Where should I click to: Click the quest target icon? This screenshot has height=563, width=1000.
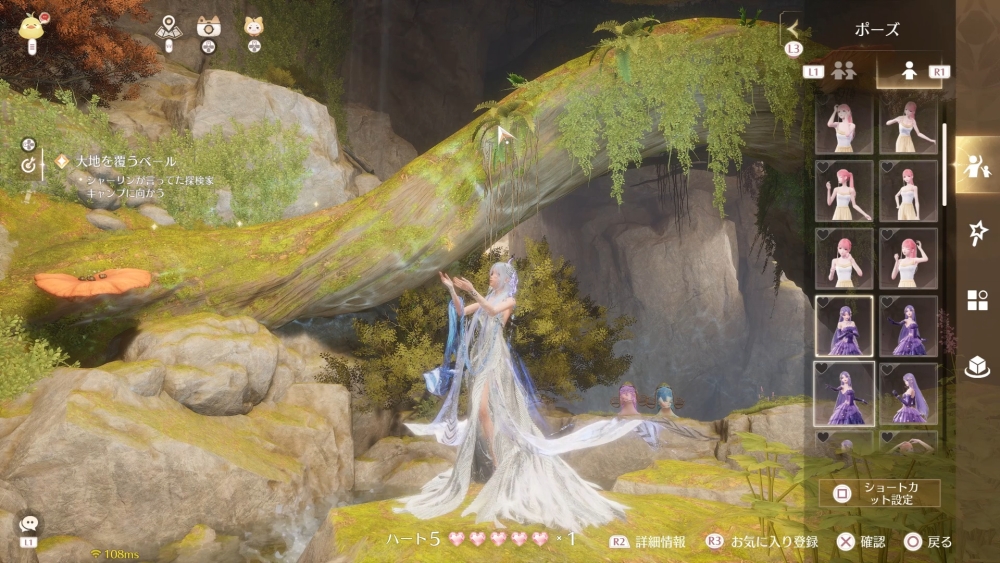[28, 167]
